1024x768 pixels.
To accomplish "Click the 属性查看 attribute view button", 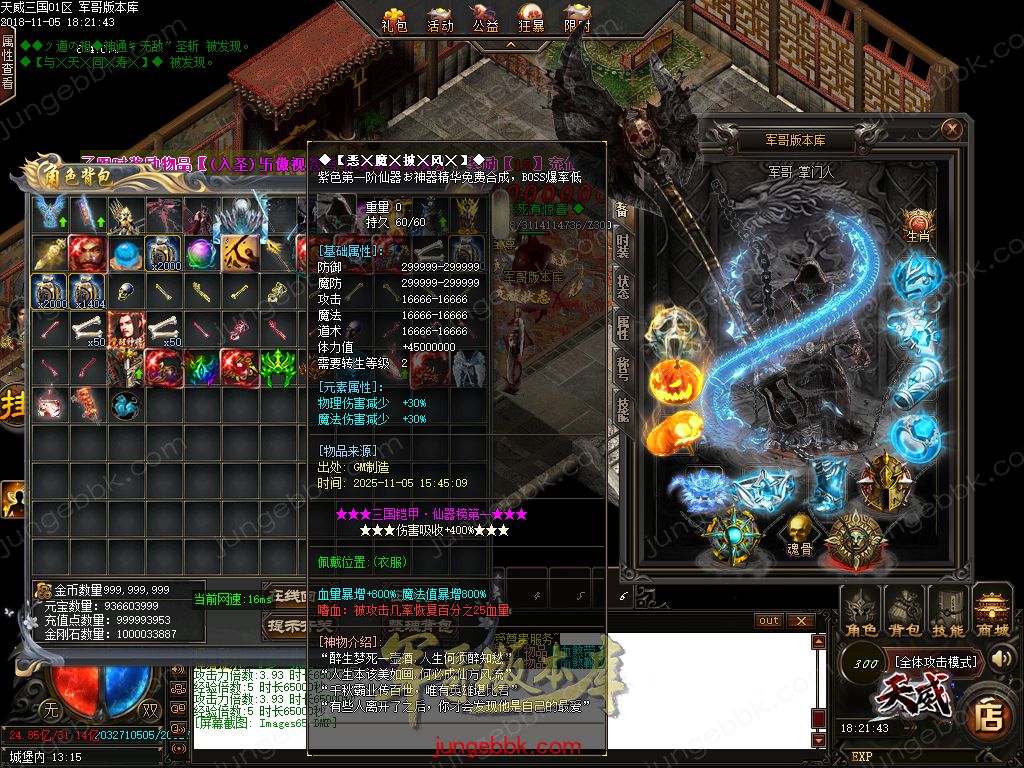I will click(8, 62).
